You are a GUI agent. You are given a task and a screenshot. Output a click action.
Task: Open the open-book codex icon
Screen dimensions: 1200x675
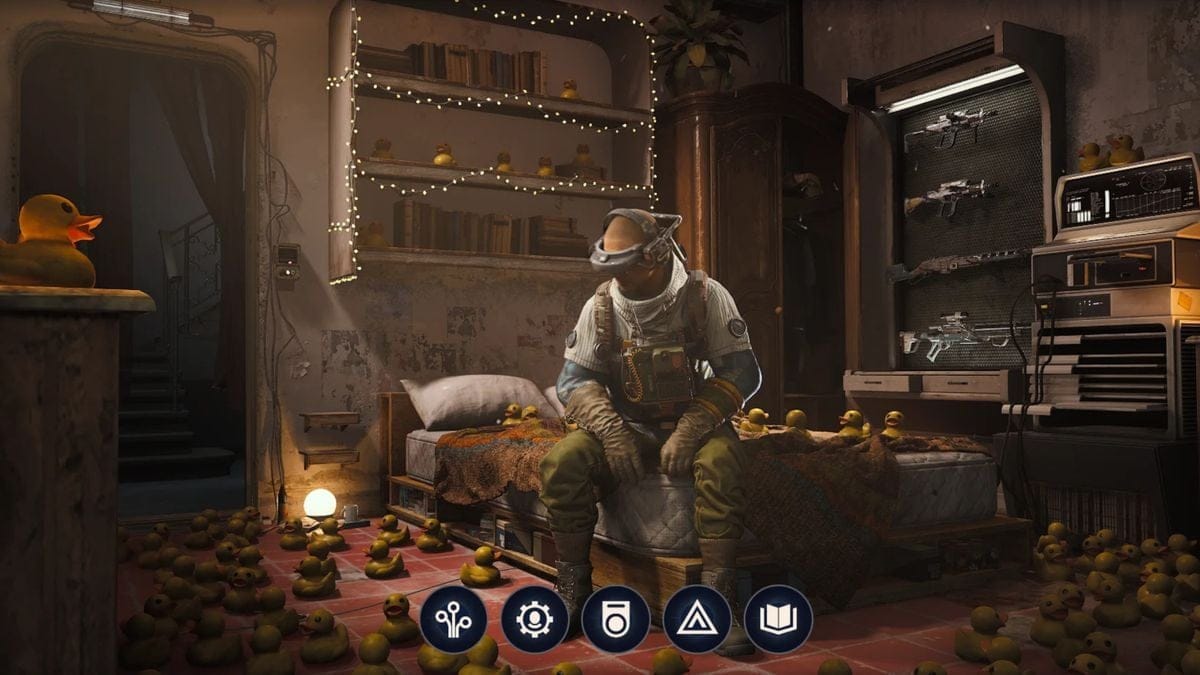click(778, 619)
